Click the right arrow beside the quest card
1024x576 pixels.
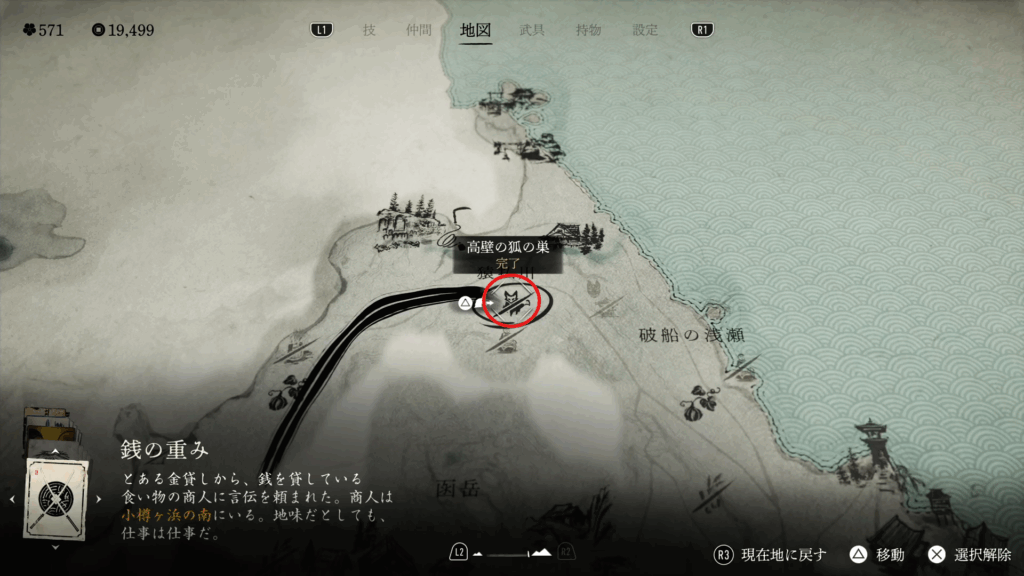[98, 498]
